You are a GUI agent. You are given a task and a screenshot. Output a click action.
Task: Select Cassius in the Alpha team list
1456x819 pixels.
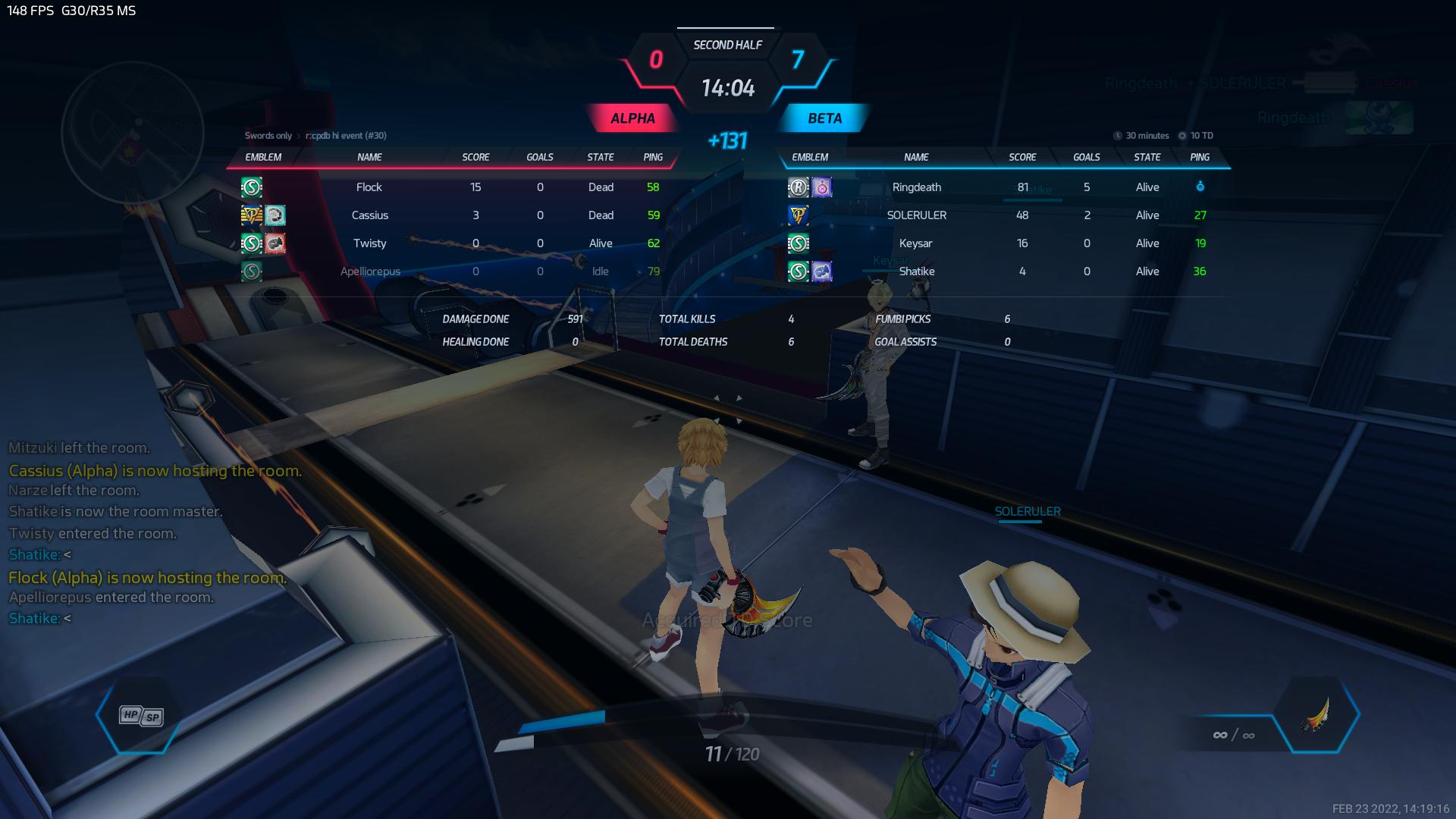[x=370, y=215]
